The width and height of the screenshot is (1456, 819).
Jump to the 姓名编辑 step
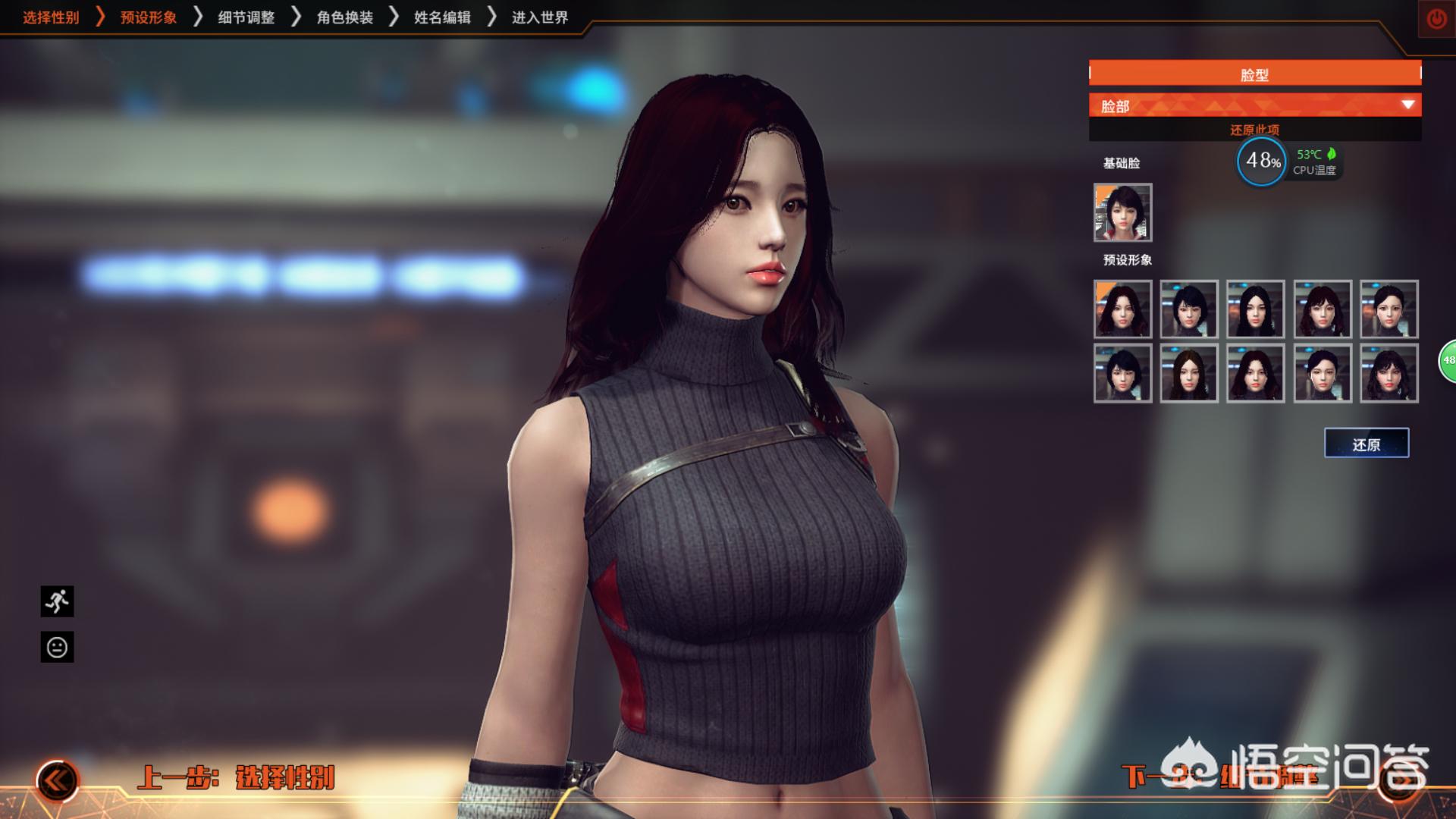(x=442, y=17)
